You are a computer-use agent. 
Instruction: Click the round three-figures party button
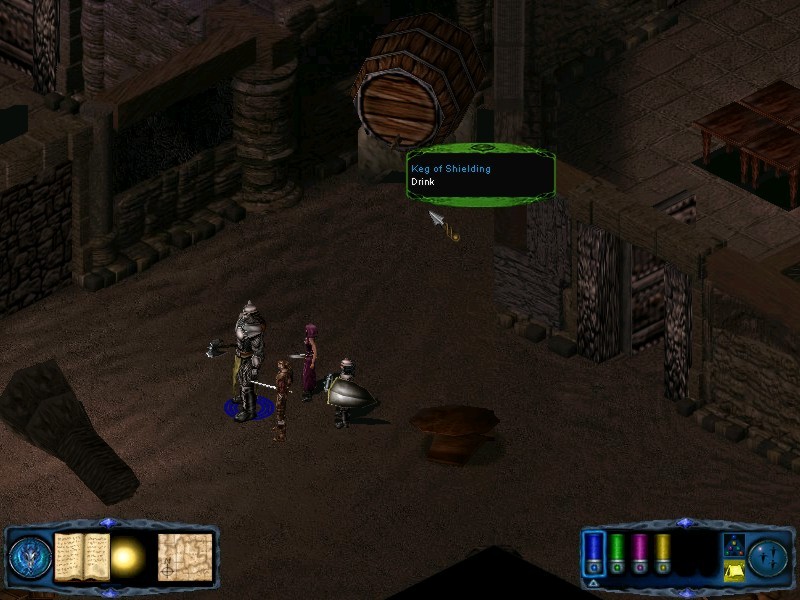tap(769, 555)
